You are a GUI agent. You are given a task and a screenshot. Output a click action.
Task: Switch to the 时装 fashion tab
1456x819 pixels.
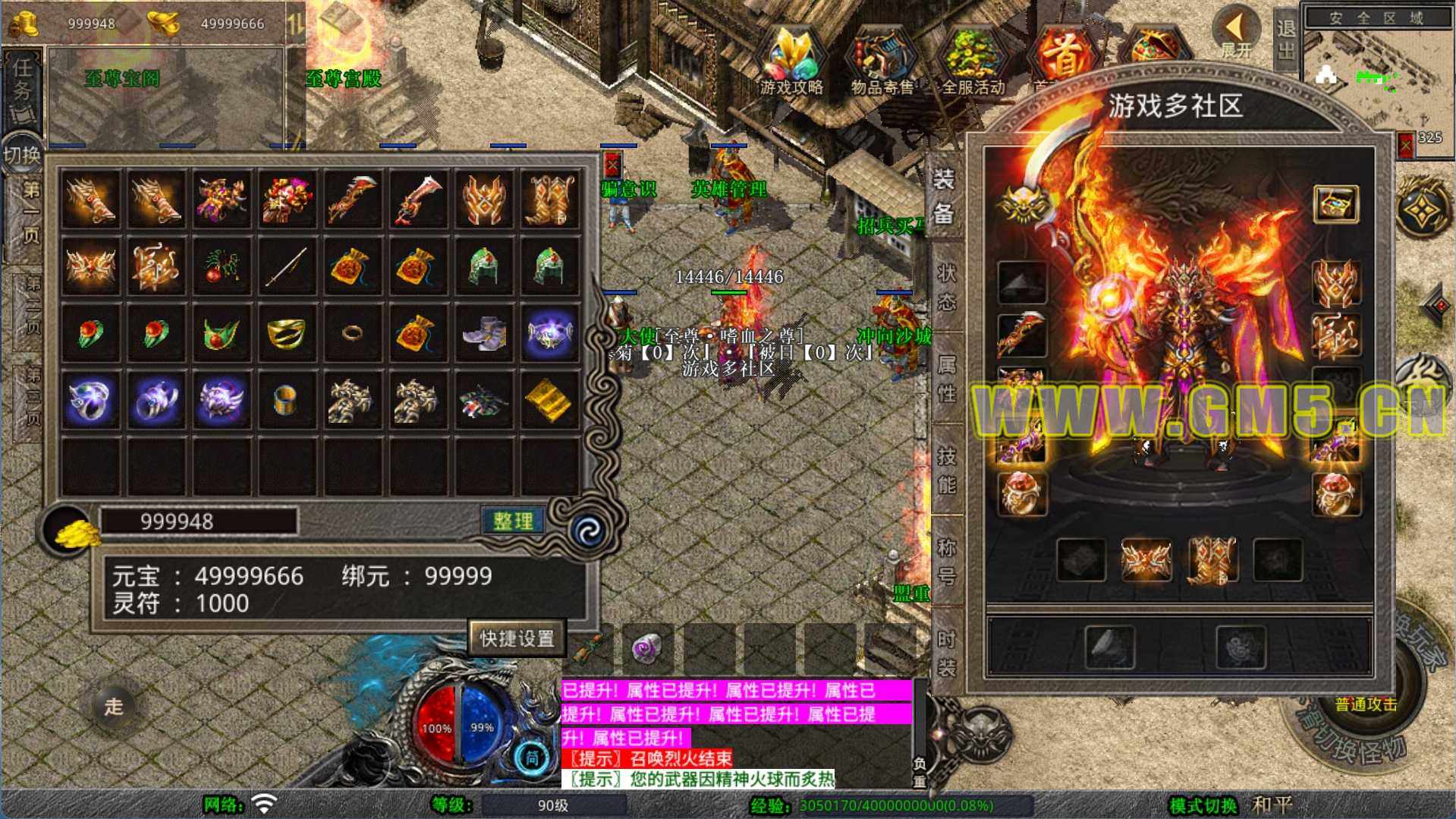point(946,653)
